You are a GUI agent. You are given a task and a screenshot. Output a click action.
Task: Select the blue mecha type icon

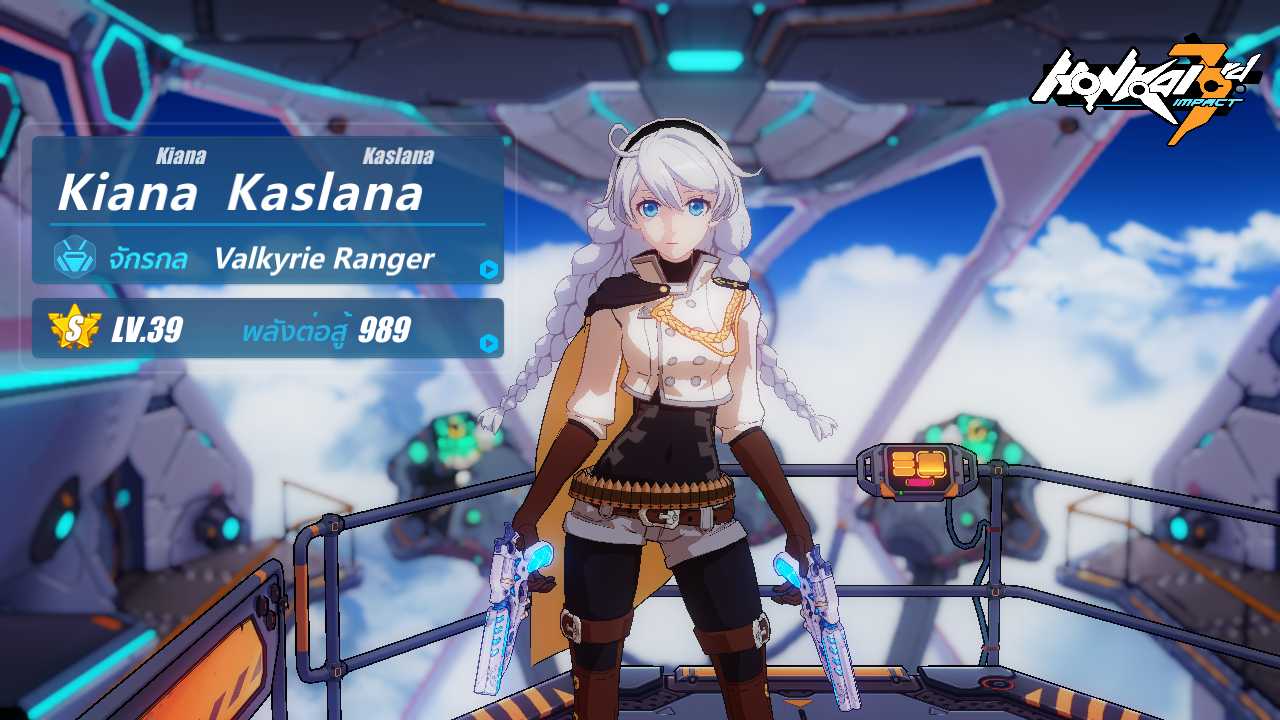[75, 257]
